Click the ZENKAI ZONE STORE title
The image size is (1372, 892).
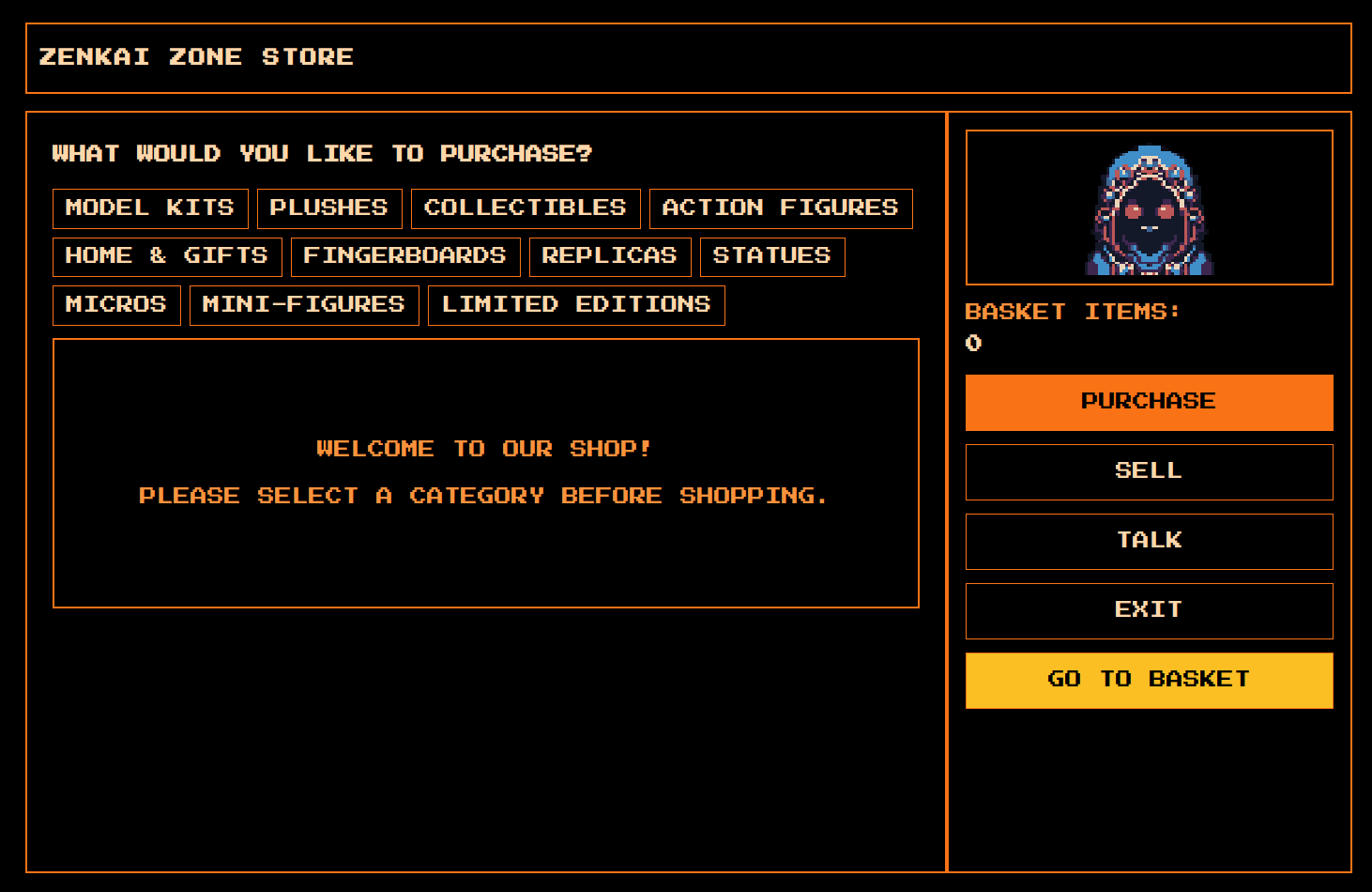(195, 56)
